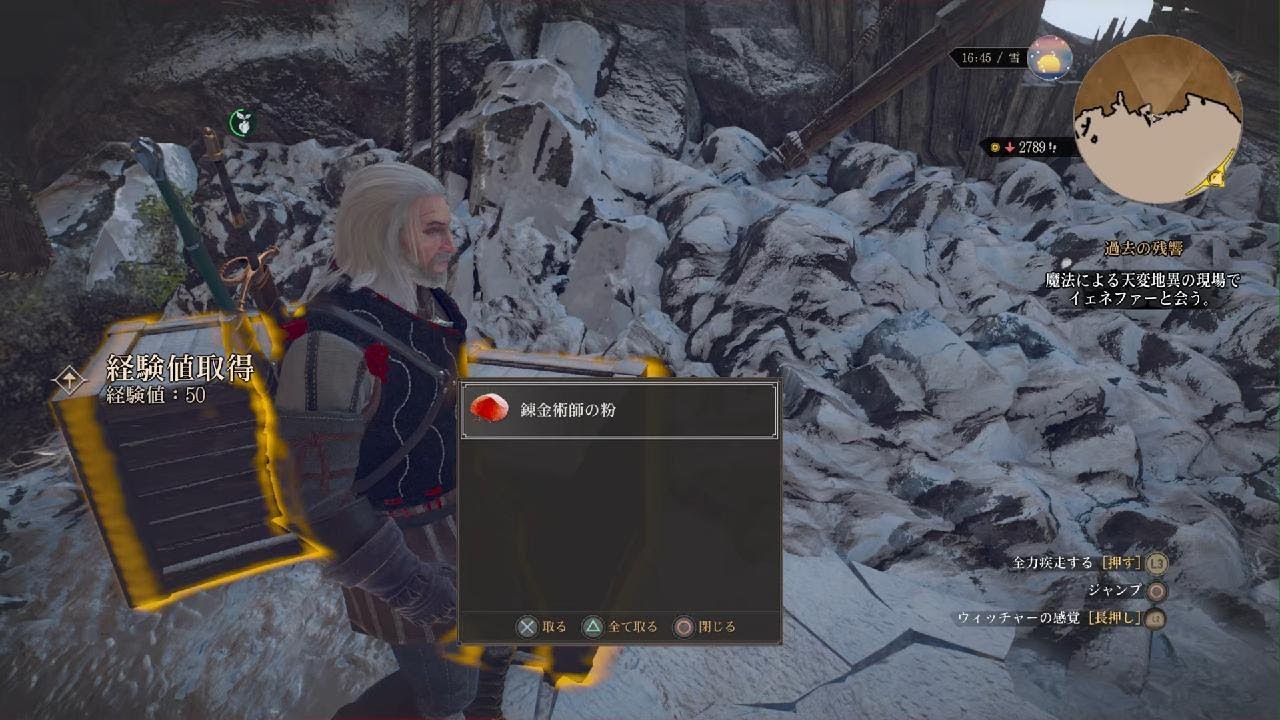Select the 錬金術師の粉 loot item row
The width and height of the screenshot is (1280, 720).
click(x=618, y=410)
